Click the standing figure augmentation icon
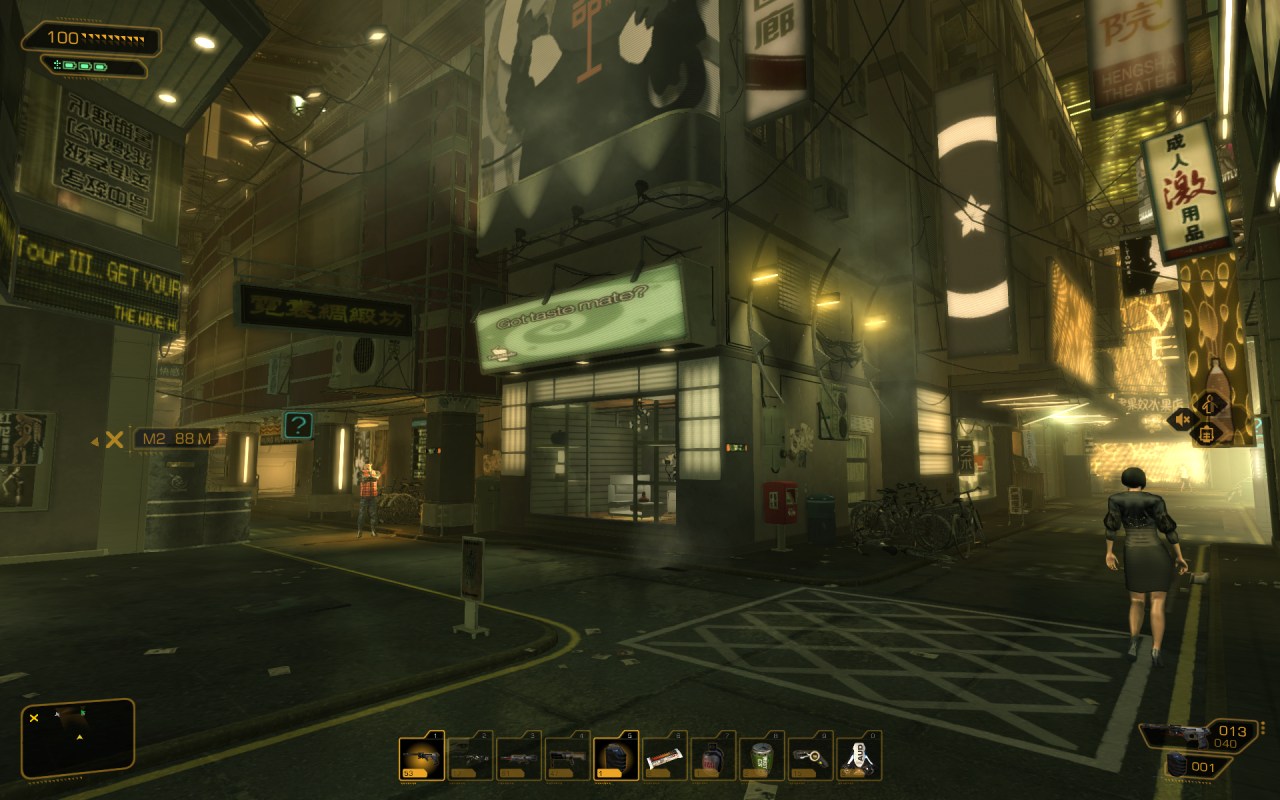1280x800 pixels. click(x=1210, y=405)
